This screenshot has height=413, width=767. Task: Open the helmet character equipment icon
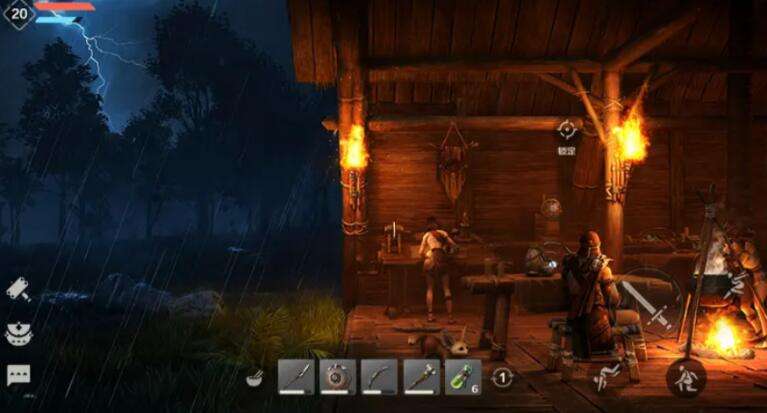[18, 333]
